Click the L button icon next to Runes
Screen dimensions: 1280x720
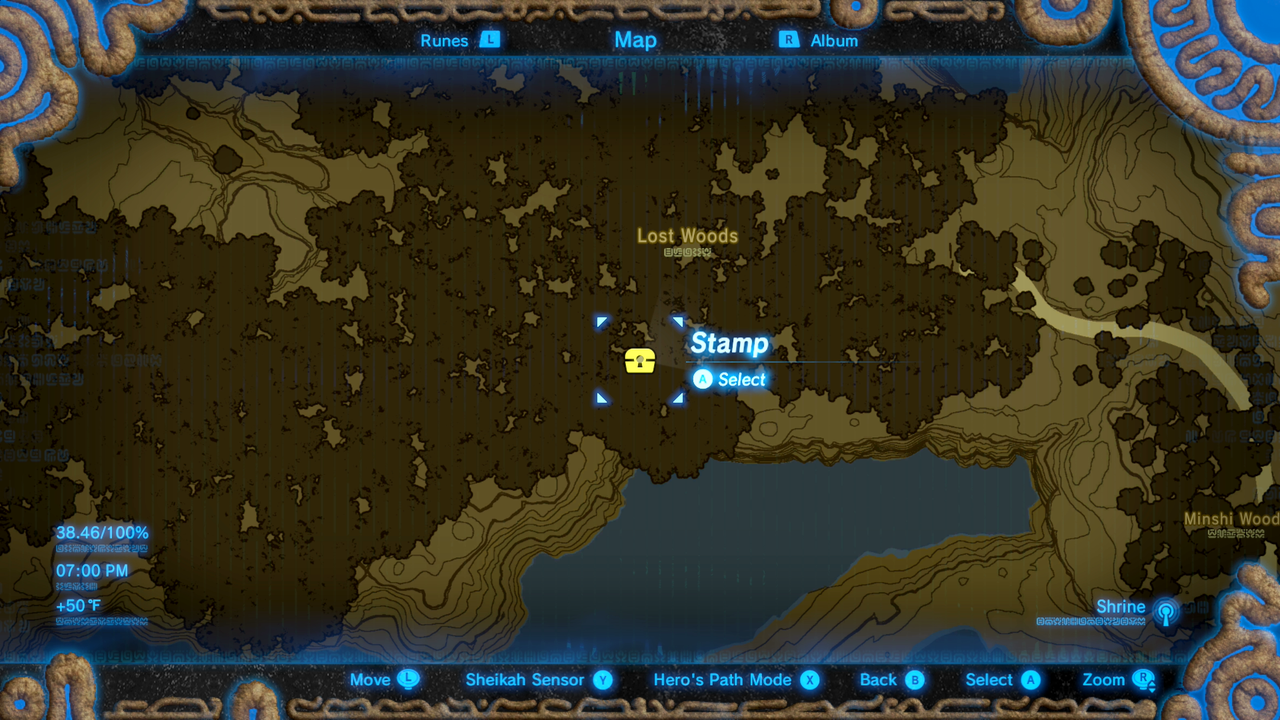click(x=488, y=40)
